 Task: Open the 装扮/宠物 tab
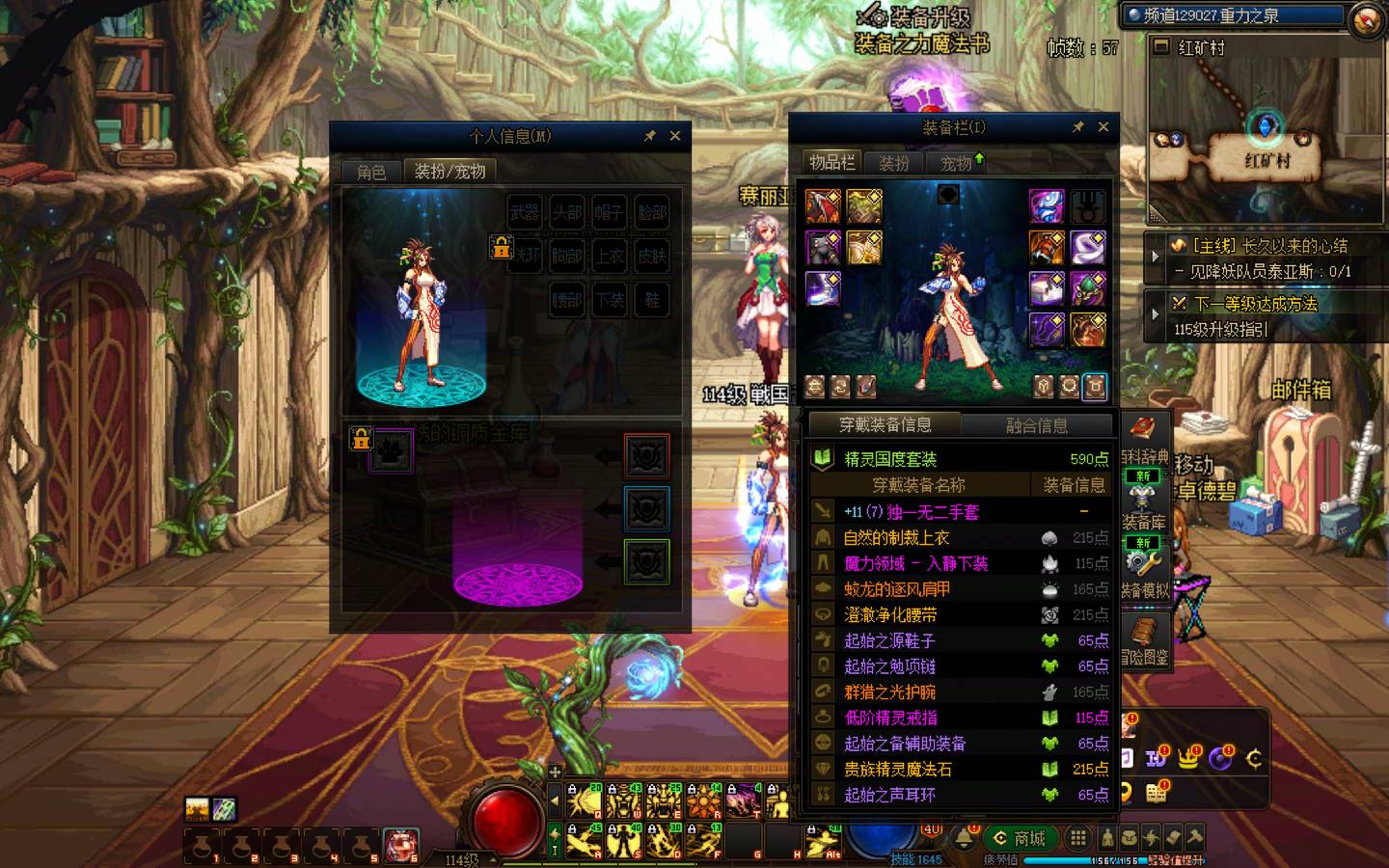click(449, 171)
